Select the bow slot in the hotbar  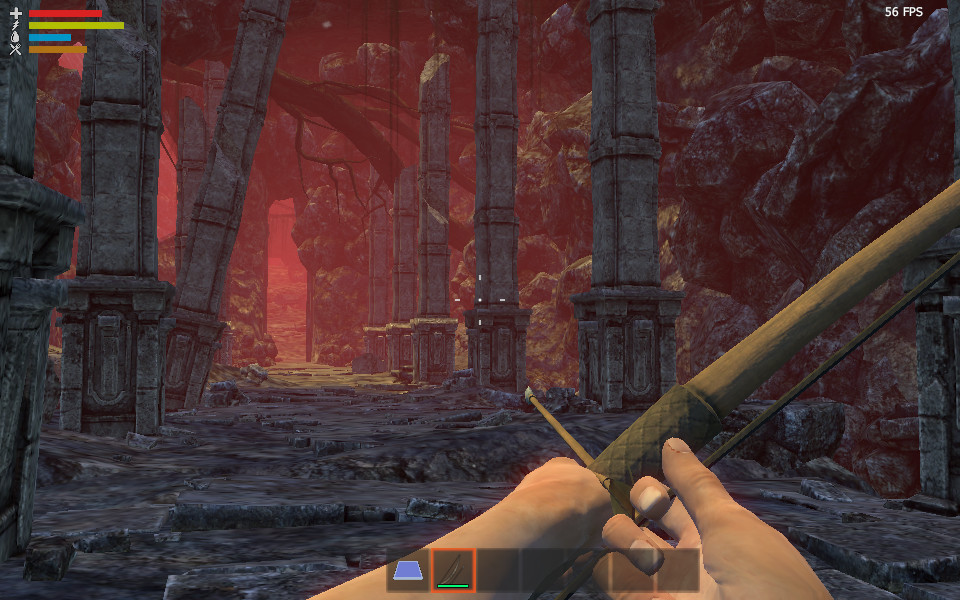tap(453, 571)
